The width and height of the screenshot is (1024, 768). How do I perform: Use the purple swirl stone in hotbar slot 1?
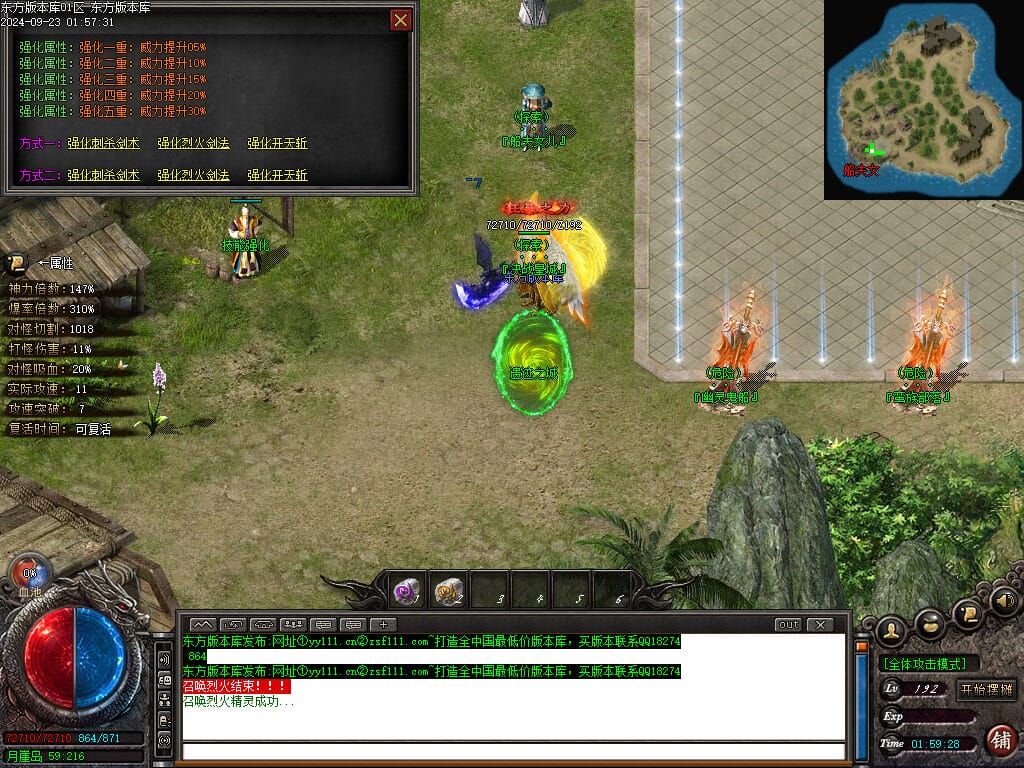[x=407, y=591]
